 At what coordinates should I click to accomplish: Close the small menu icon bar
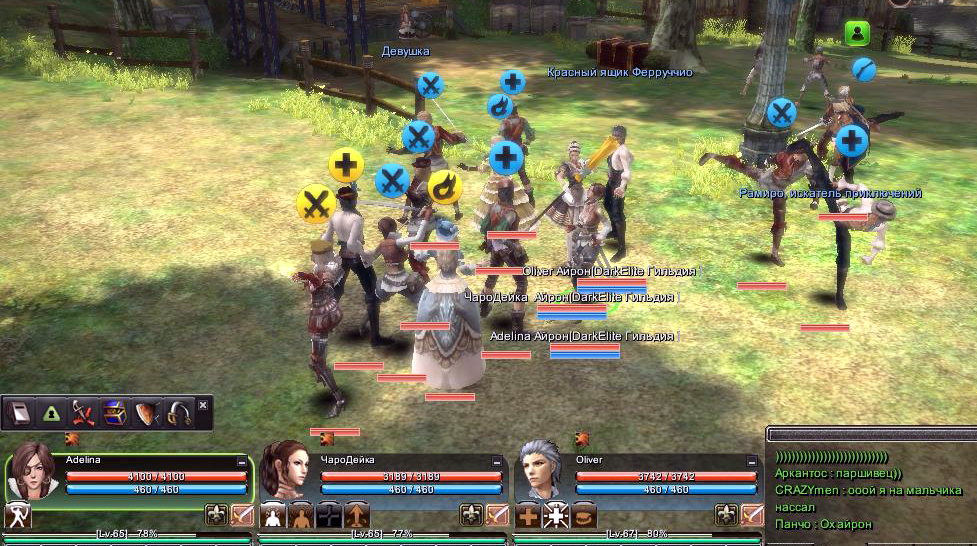click(x=203, y=405)
